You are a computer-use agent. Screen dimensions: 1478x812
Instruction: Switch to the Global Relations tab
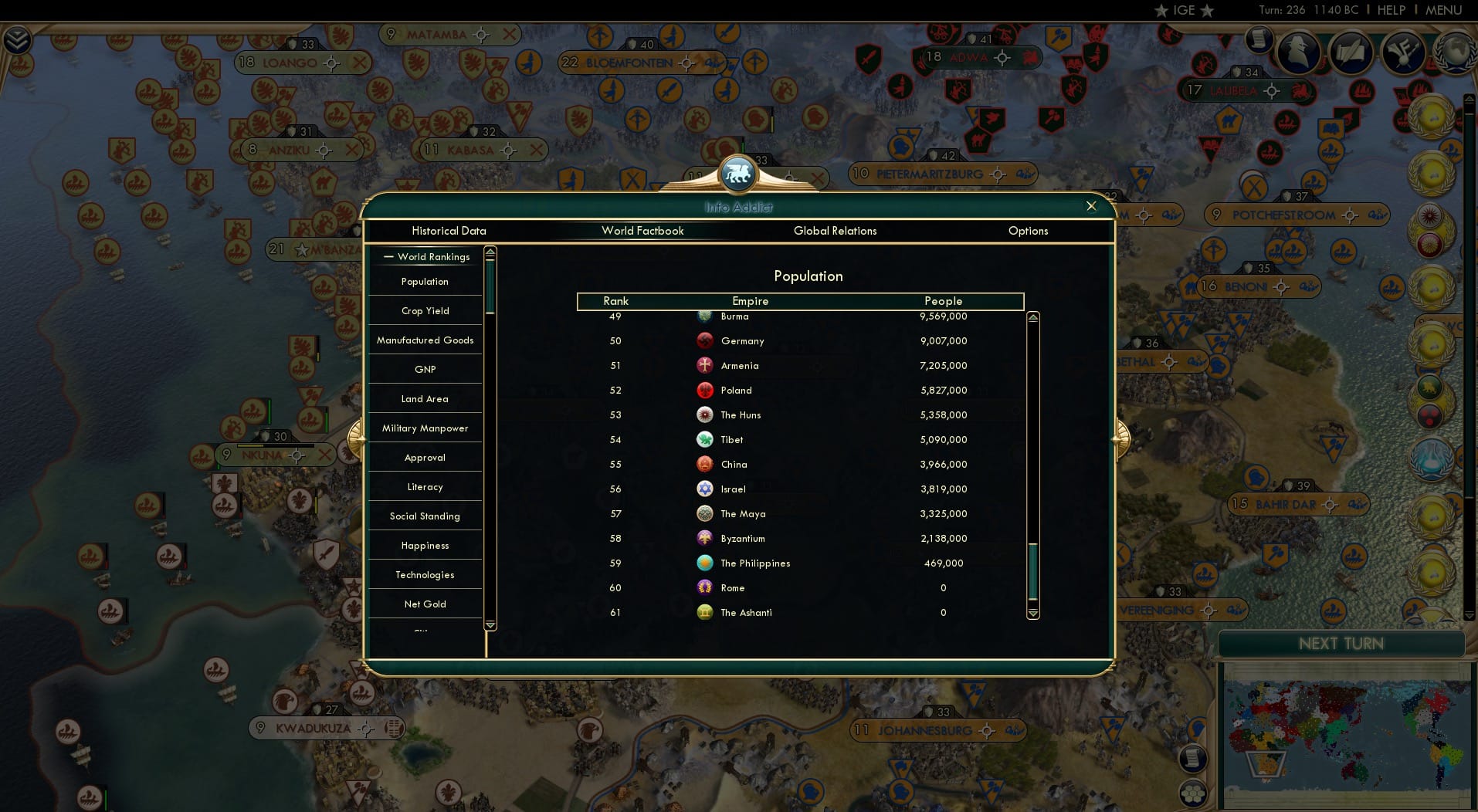(835, 231)
